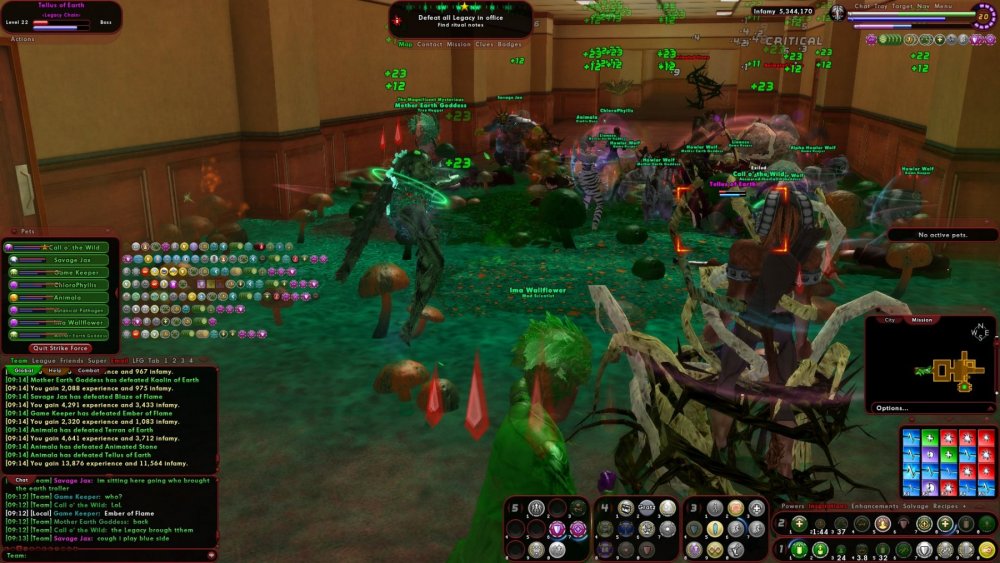Show the Salvage inventory
Screen dimensions: 1000x563
click(x=916, y=507)
